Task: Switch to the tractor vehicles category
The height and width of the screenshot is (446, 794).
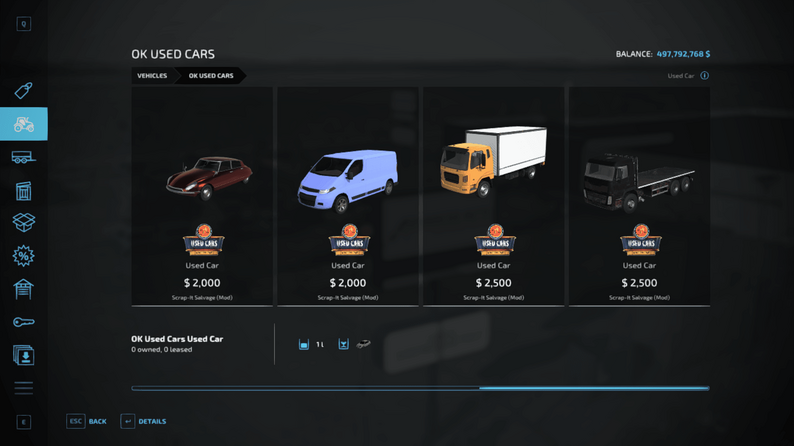Action: (x=23, y=125)
